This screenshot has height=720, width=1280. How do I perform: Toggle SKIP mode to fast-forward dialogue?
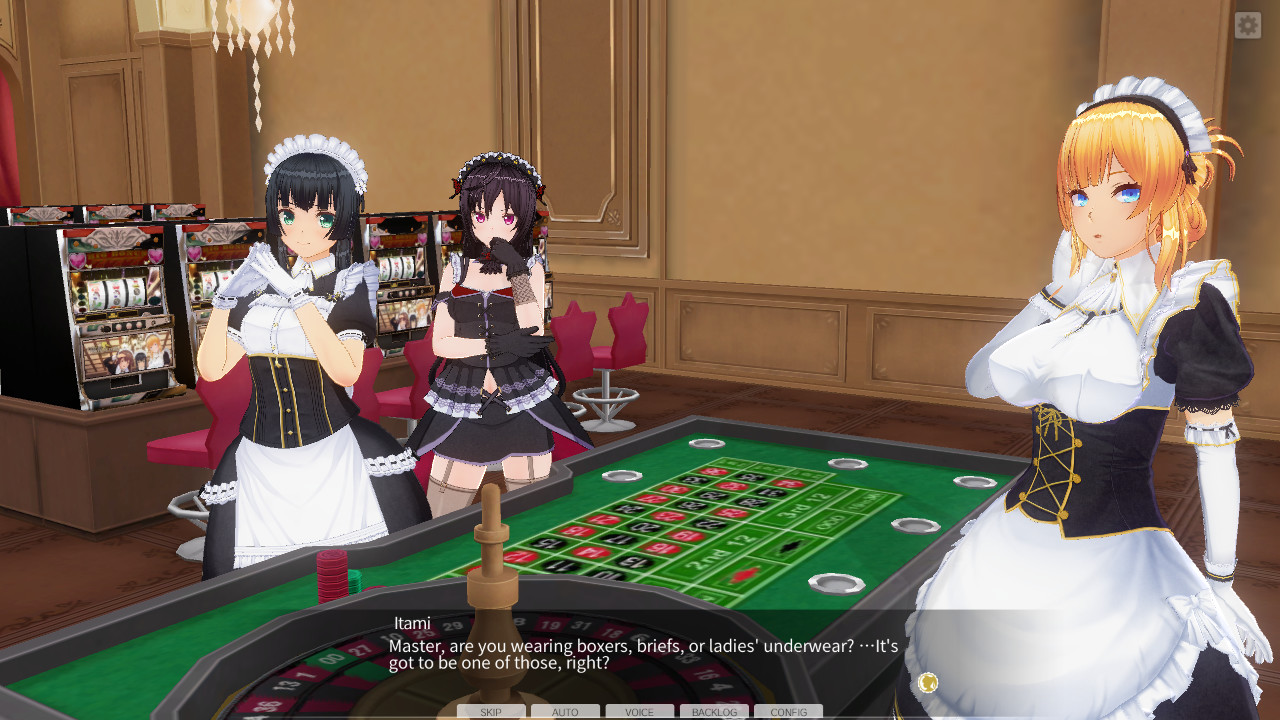click(491, 712)
